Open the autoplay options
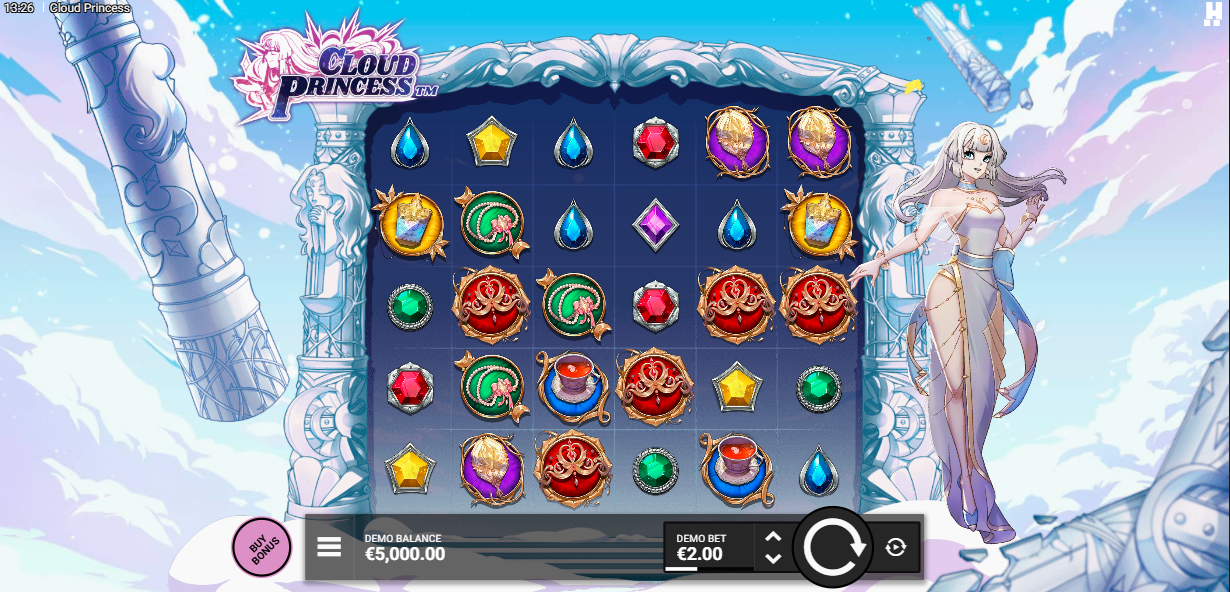 (x=896, y=547)
